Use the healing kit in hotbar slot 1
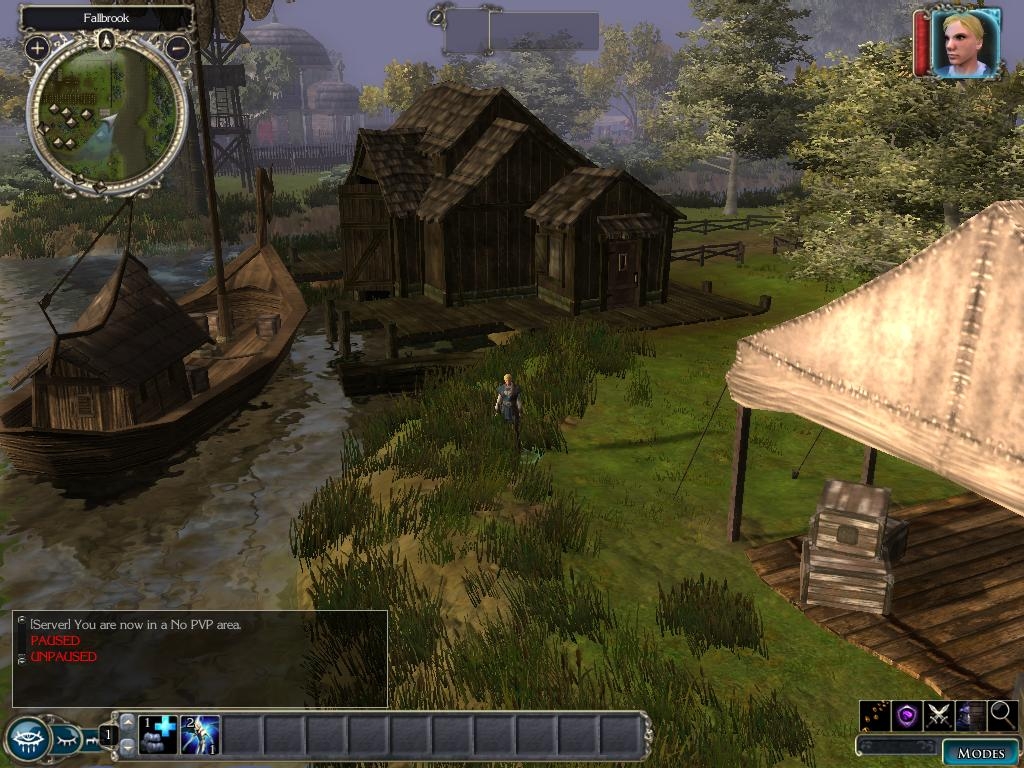Screen dimensions: 1024x768 pyautogui.click(x=158, y=735)
